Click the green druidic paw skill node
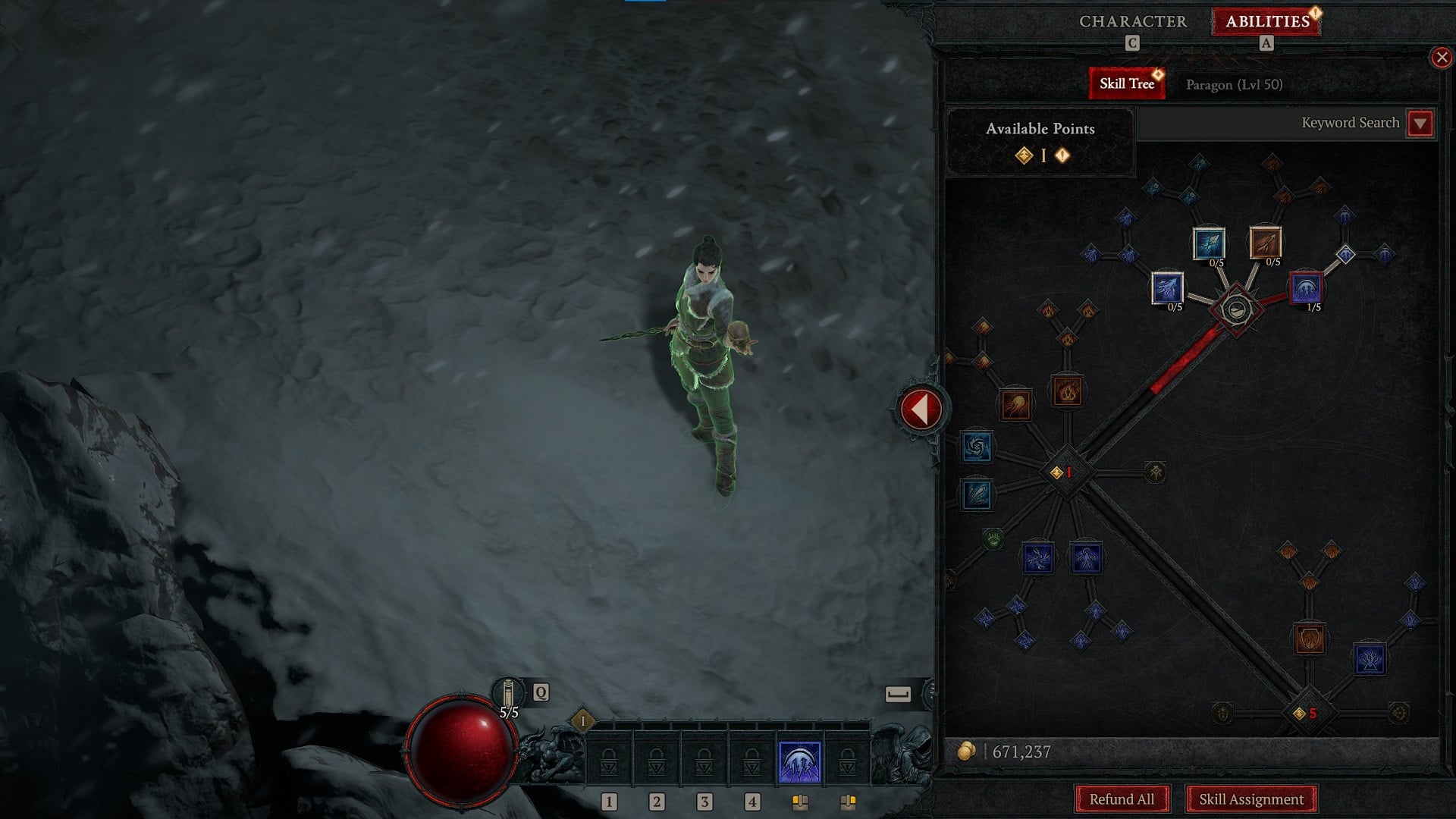Viewport: 1456px width, 819px height. [993, 538]
